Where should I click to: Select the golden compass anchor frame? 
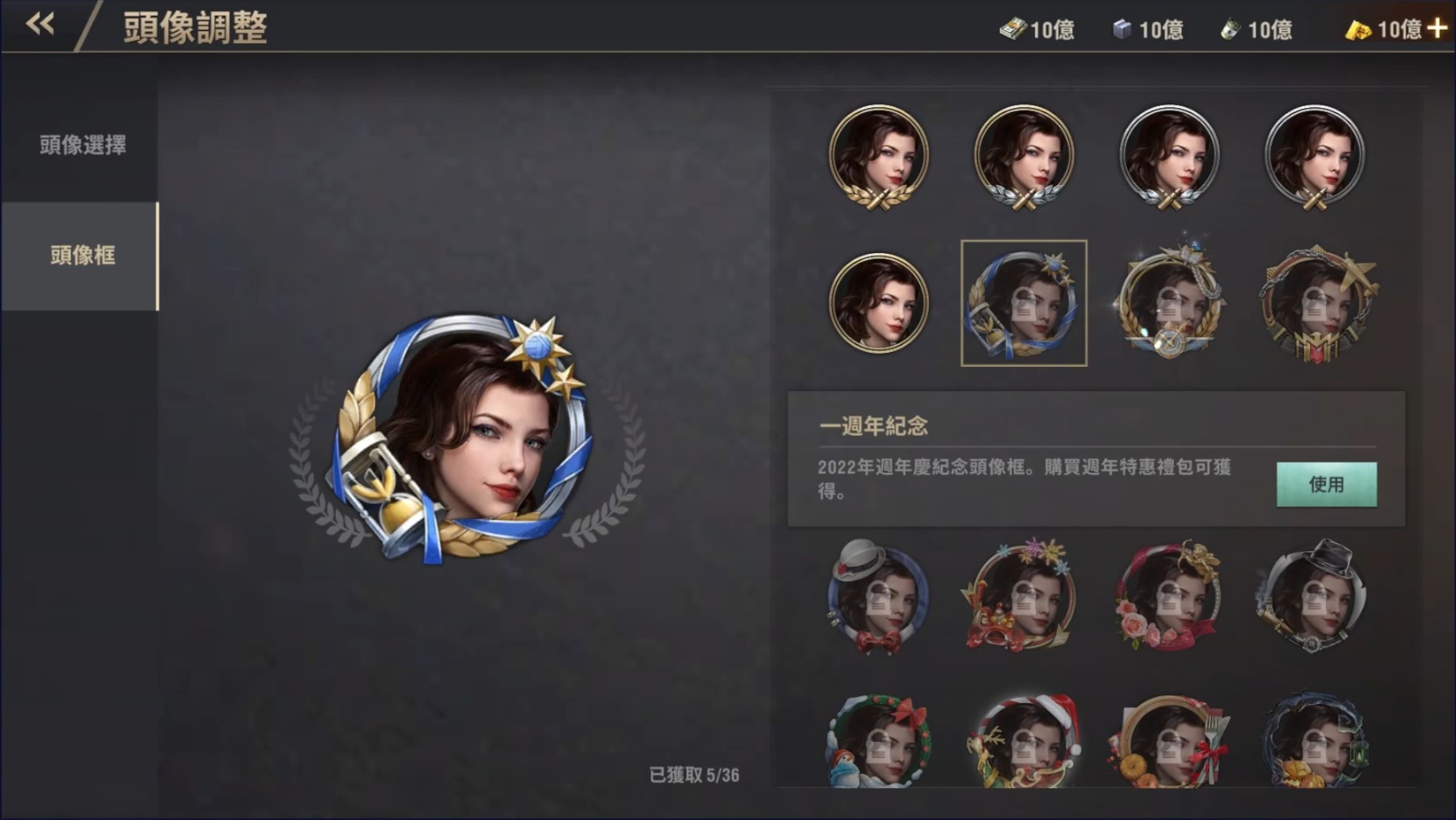coord(1170,305)
